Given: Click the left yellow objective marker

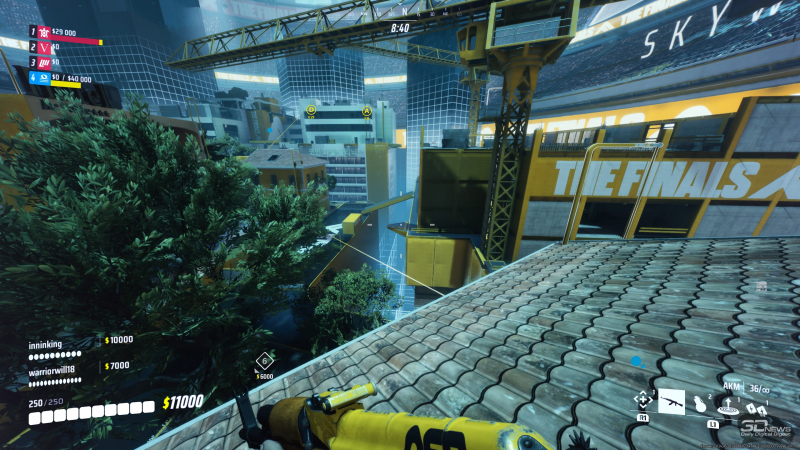Looking at the screenshot, I should pos(310,111).
